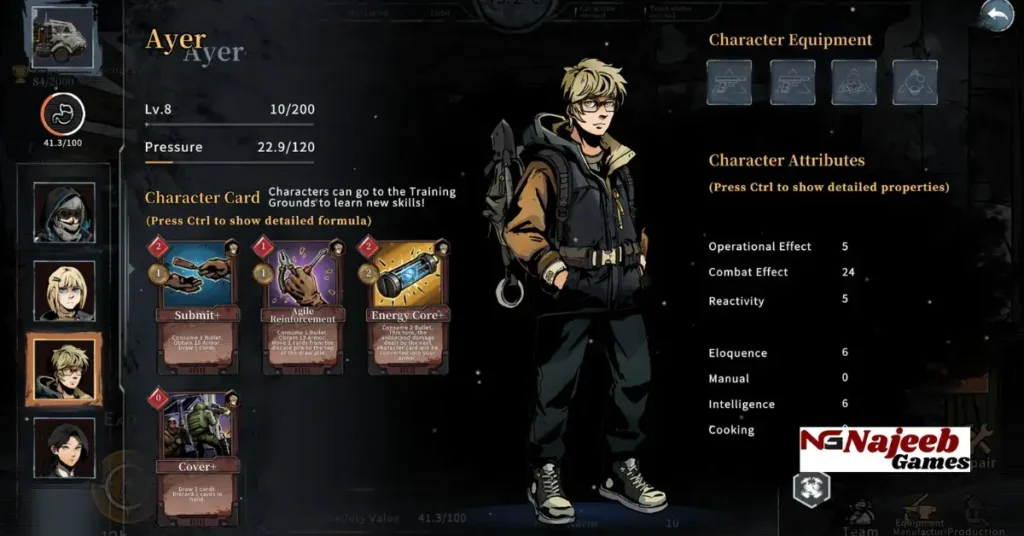This screenshot has width=1024, height=536.
Task: Choose the dark-haired character portrait
Action: (64, 447)
